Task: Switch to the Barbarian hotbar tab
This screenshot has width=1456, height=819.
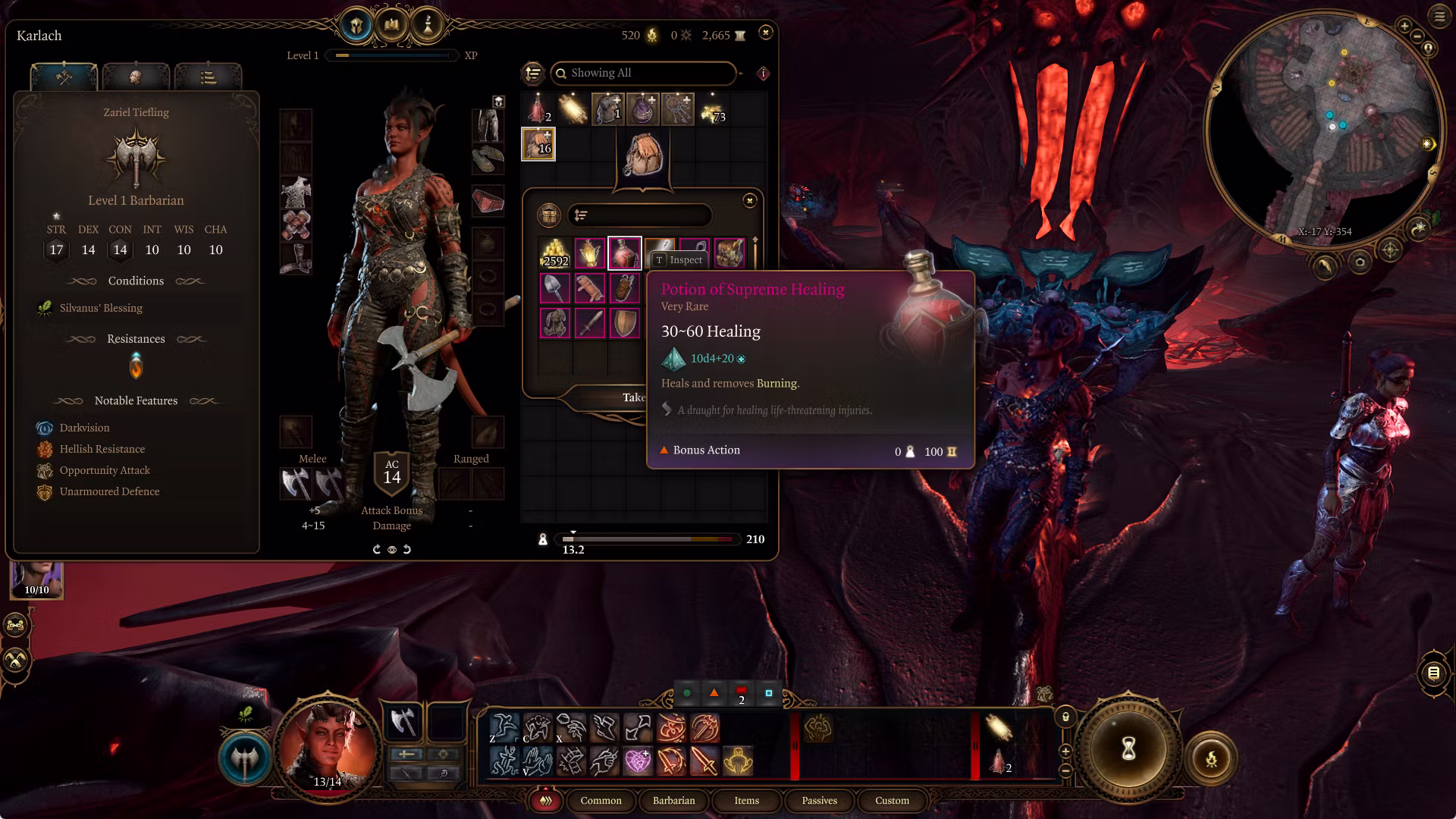Action: pyautogui.click(x=673, y=800)
